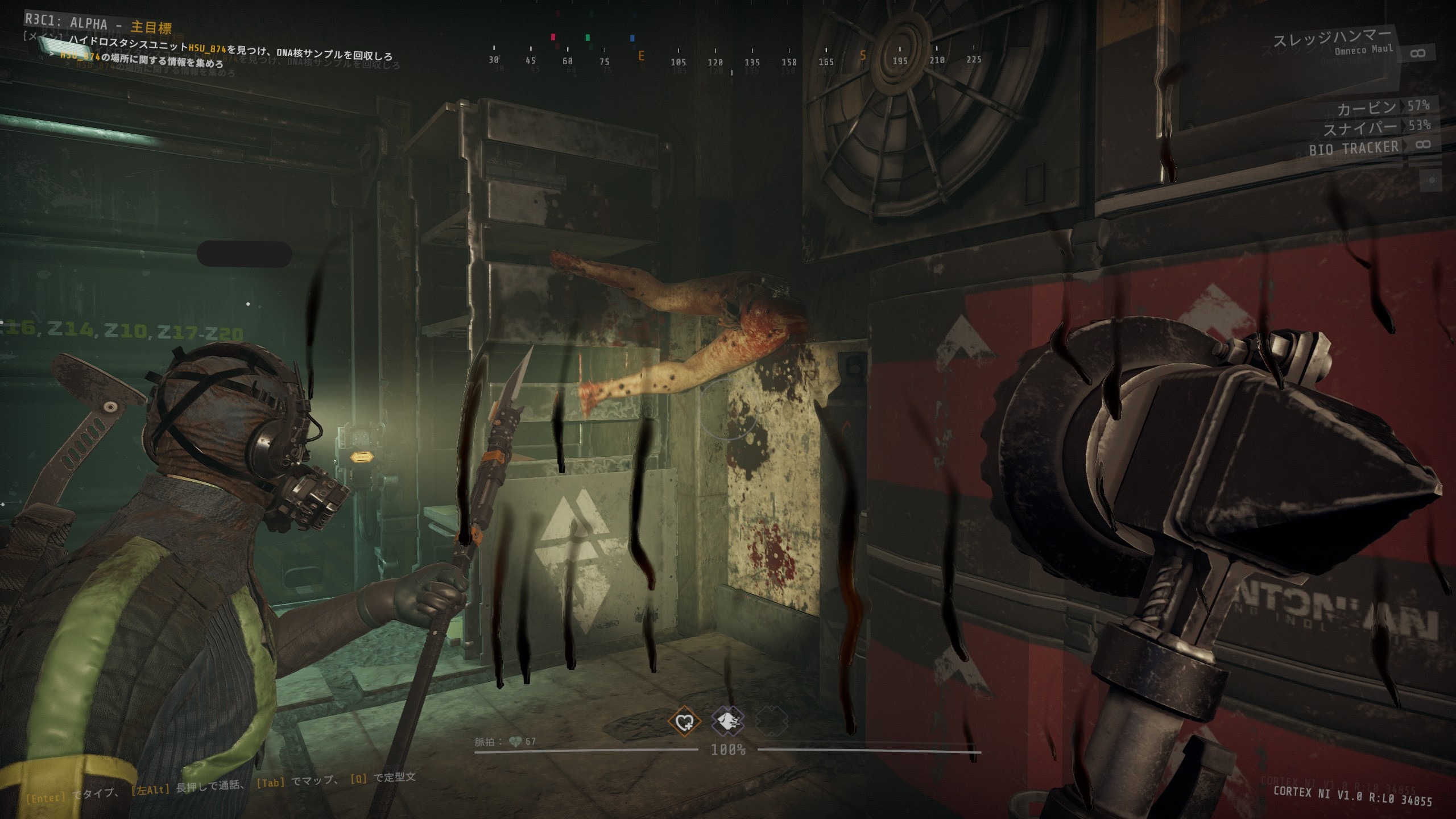This screenshot has width=1456, height=819.
Task: Click the flashlight icon below the weapon list
Action: [1431, 180]
